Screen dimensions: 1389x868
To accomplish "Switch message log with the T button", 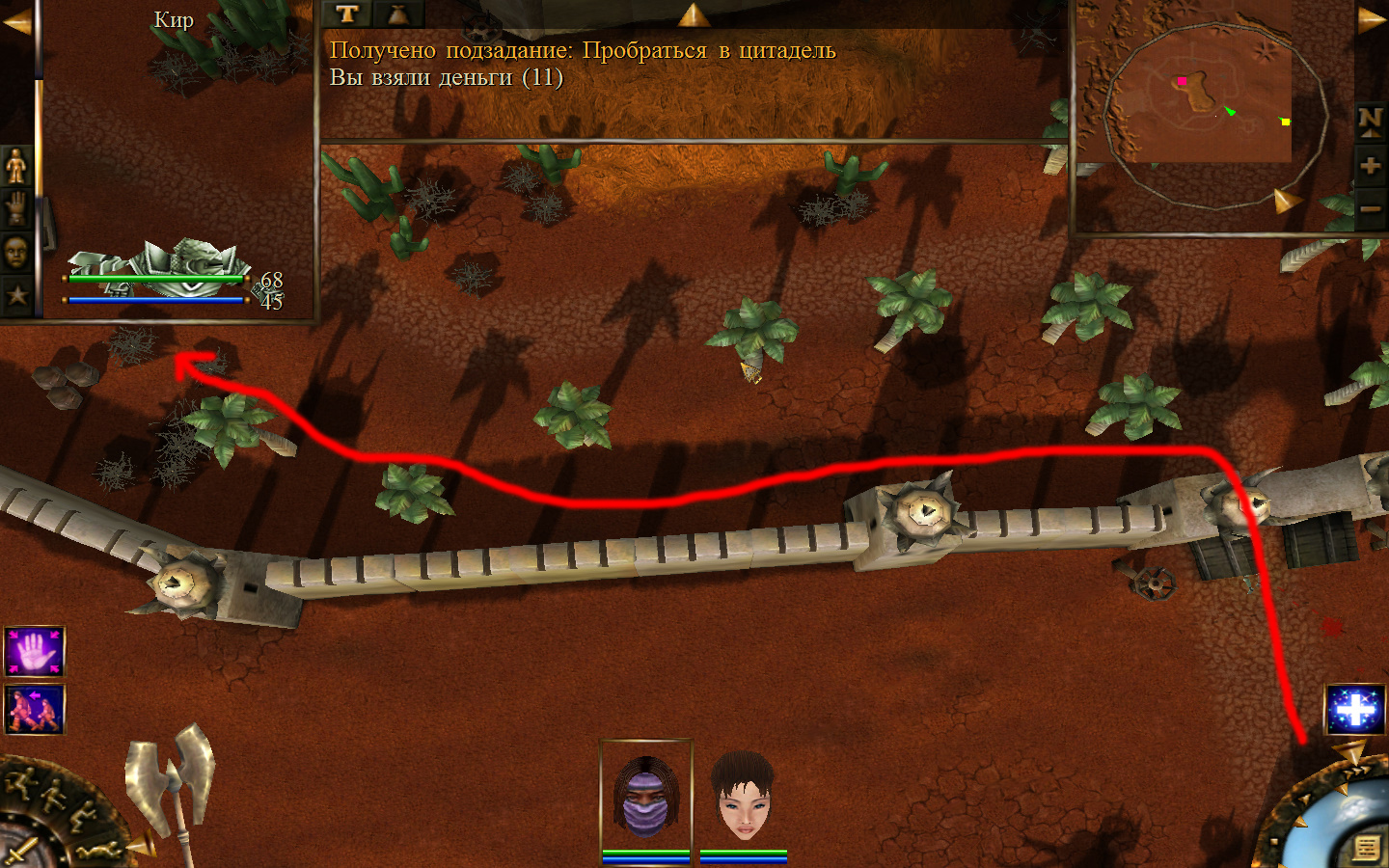I will [x=347, y=14].
